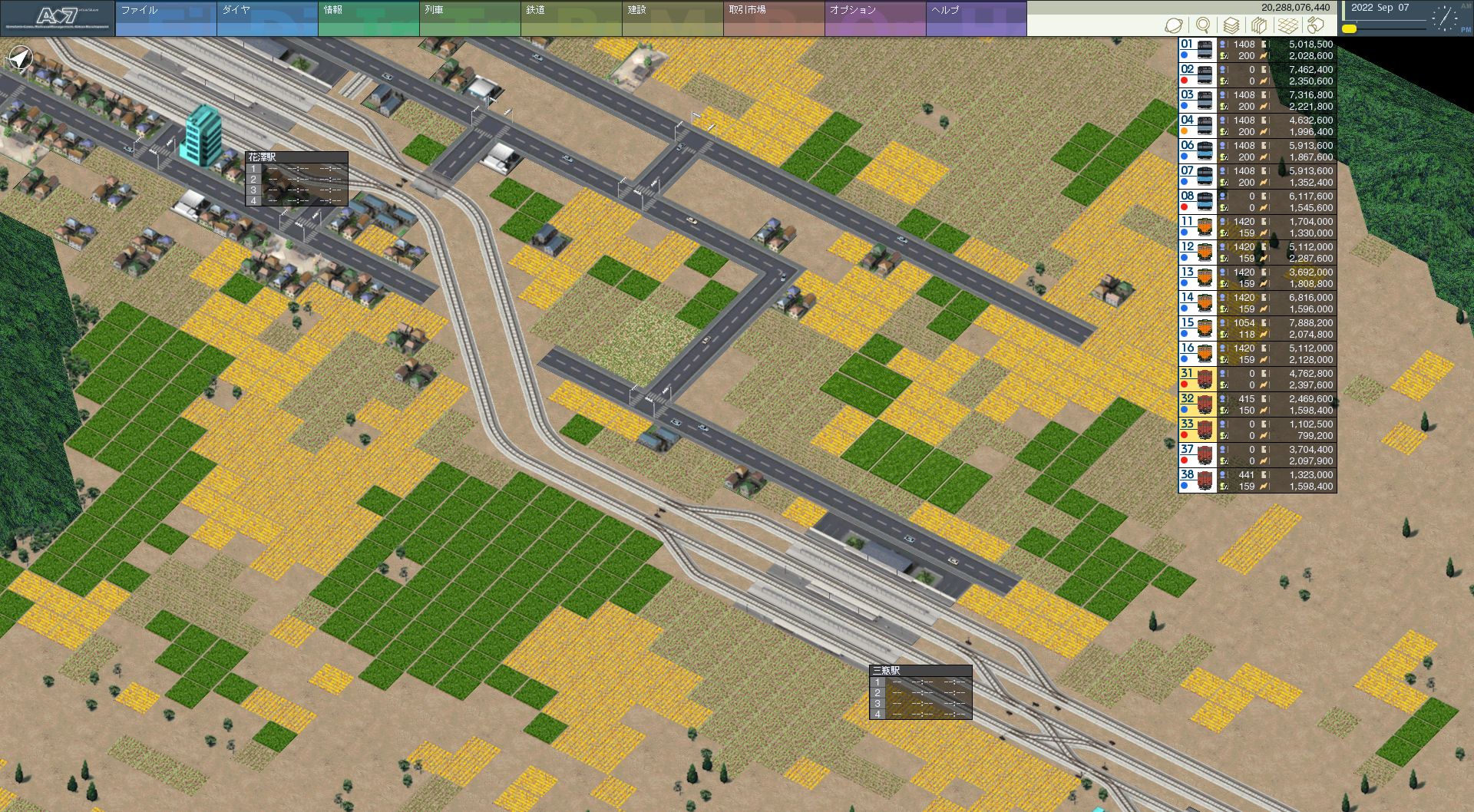Open the 情報 (Information) menu
Viewport: 1474px width, 812px height.
[368, 18]
